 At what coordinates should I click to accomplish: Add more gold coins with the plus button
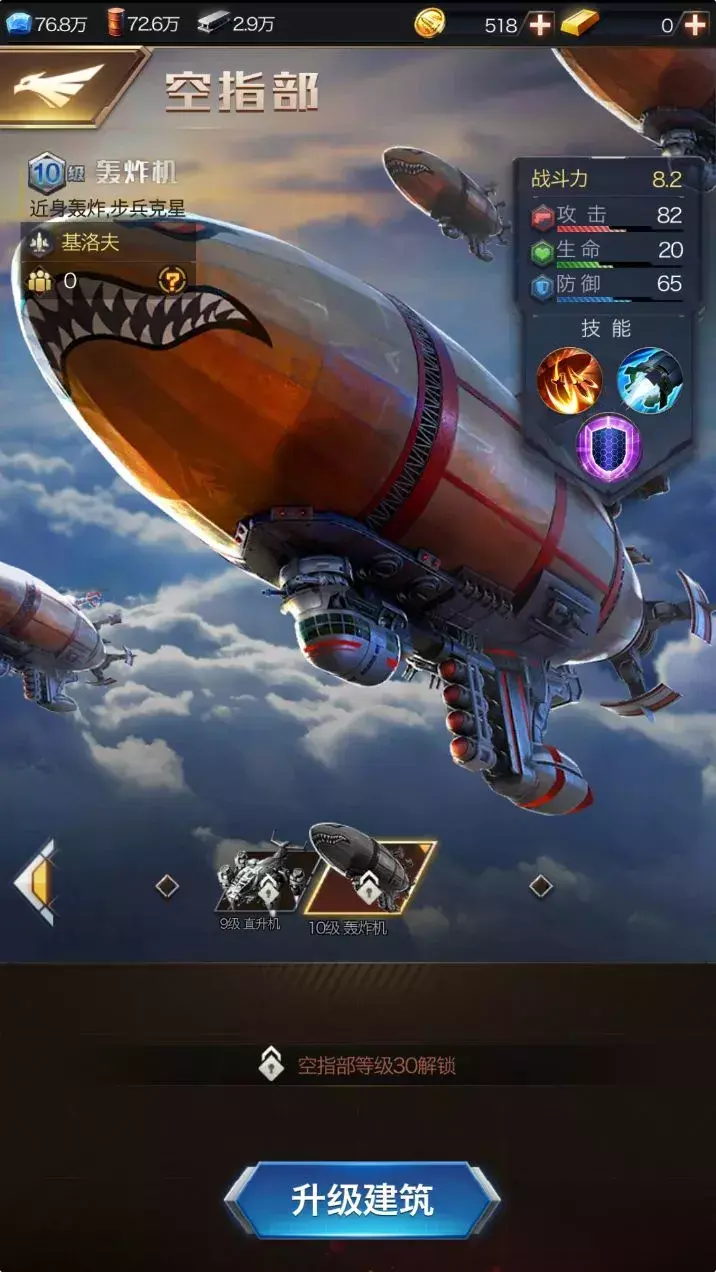(540, 24)
